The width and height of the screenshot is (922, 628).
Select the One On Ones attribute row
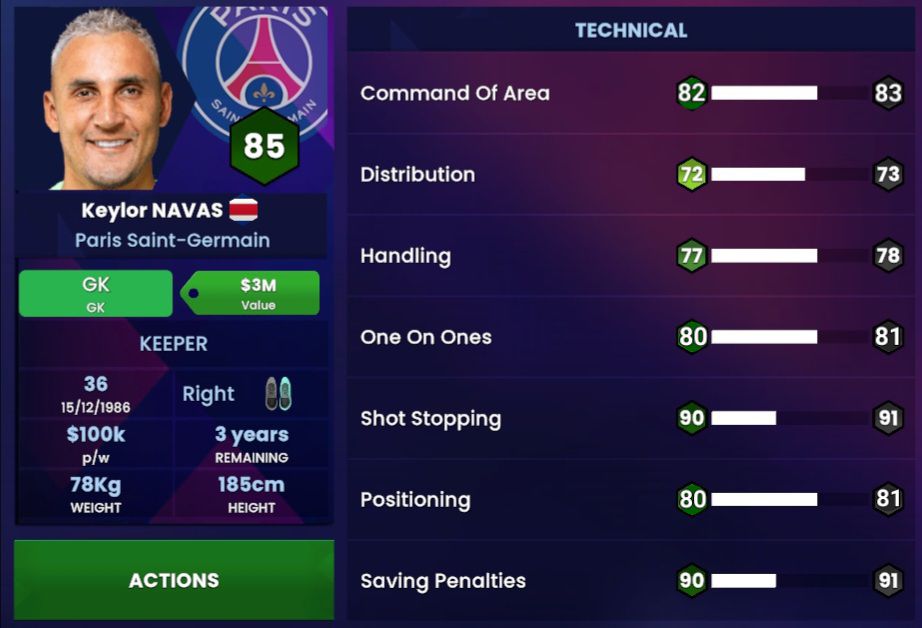click(631, 337)
